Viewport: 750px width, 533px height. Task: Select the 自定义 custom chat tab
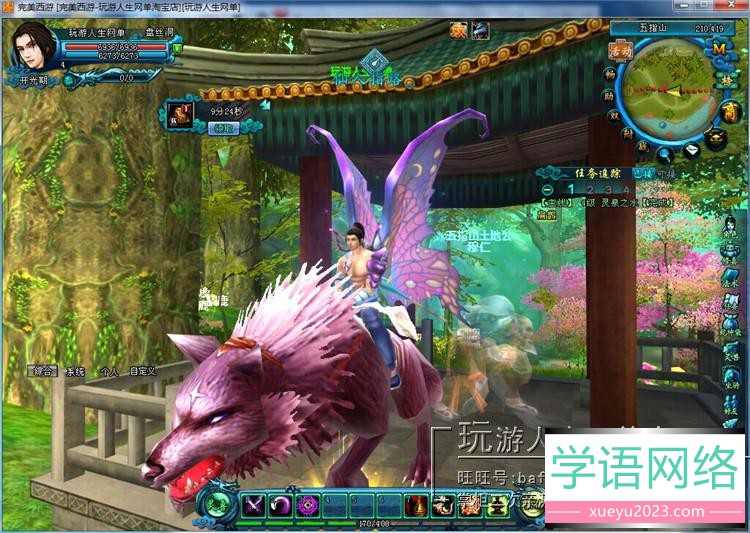point(143,371)
